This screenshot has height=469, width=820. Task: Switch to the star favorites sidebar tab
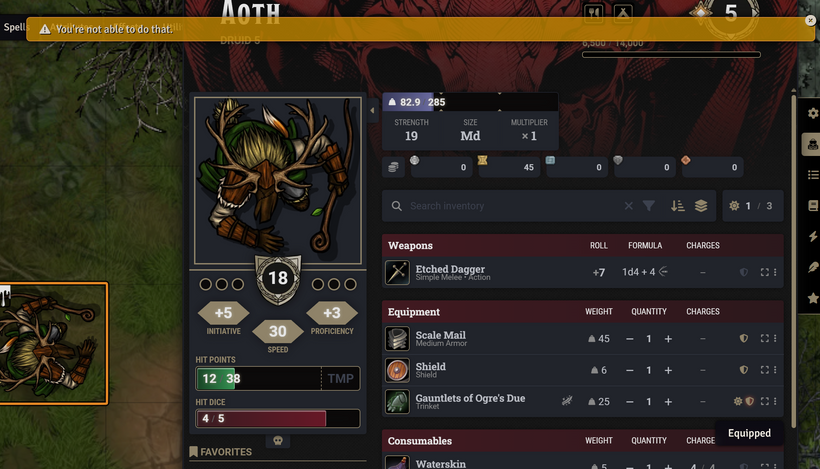pyautogui.click(x=813, y=299)
